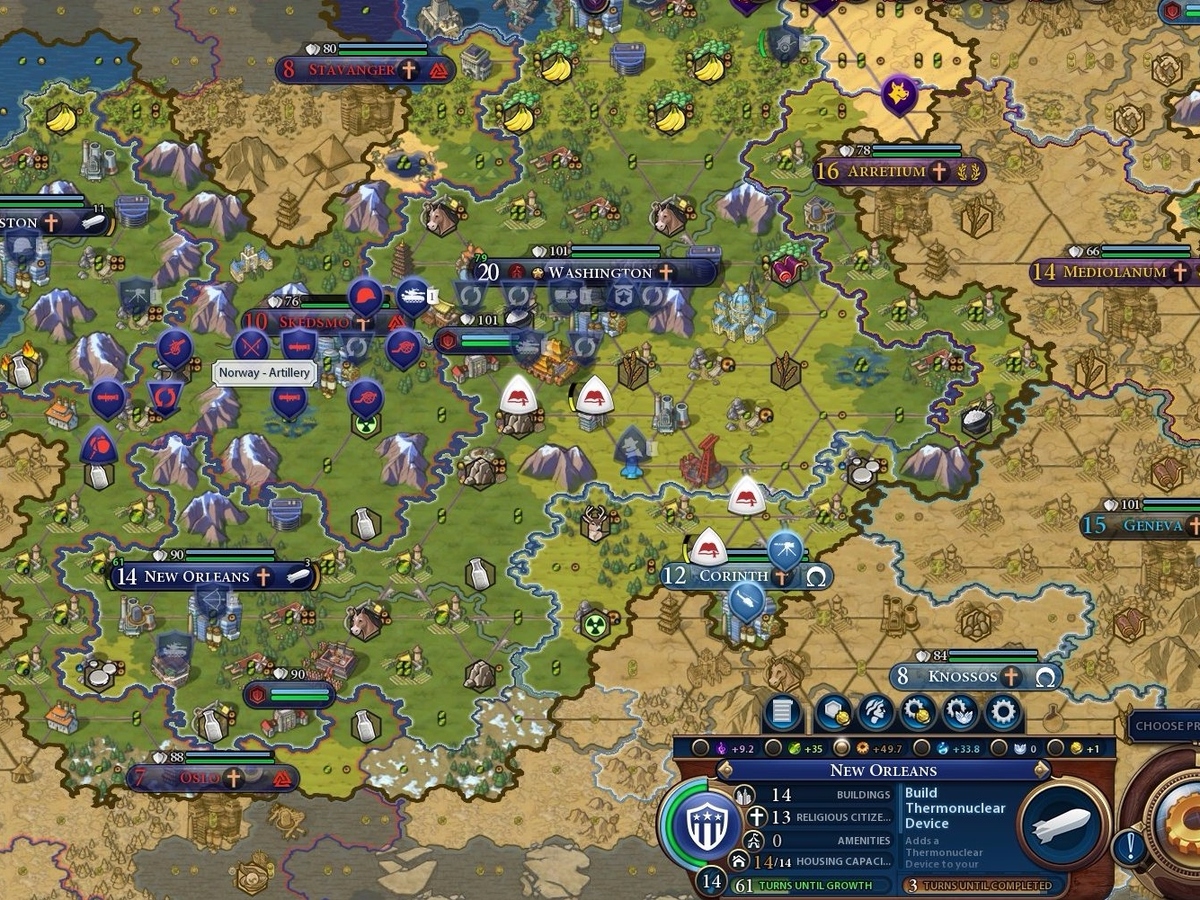Select purchase item with faith gear icon

960,712
